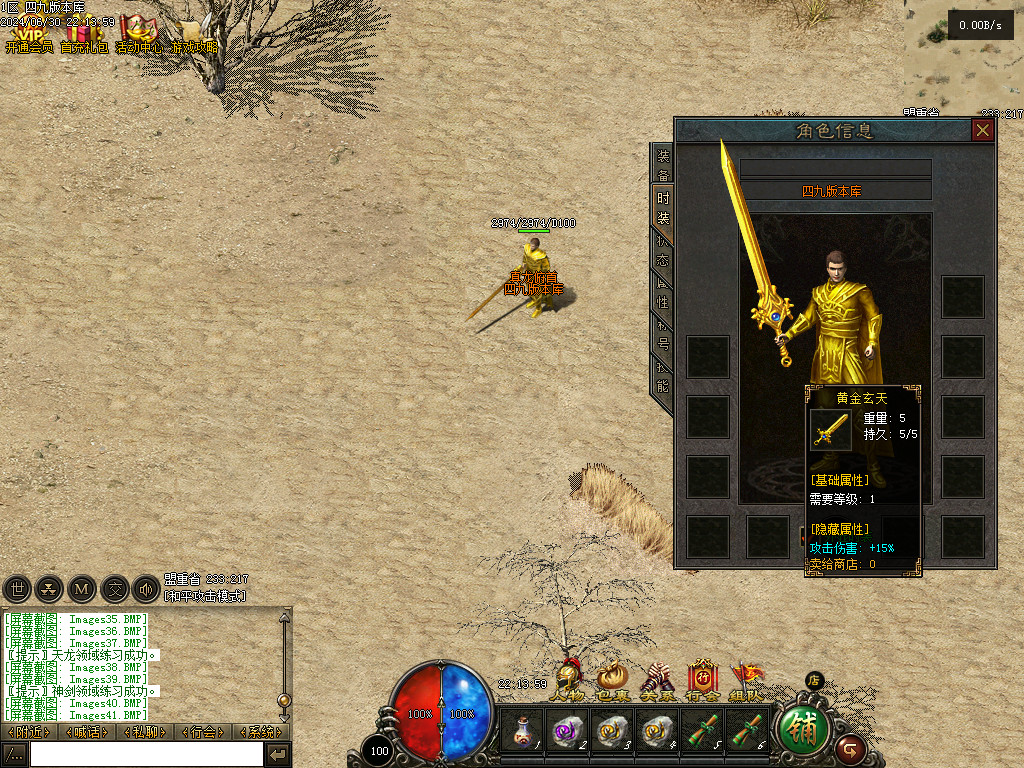Use the green-tied scroll in slot 5
This screenshot has width=1024, height=768.
point(704,731)
